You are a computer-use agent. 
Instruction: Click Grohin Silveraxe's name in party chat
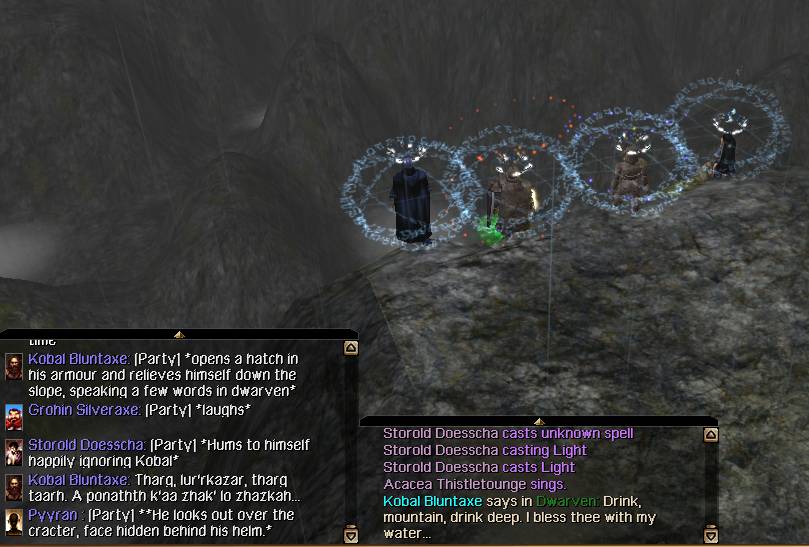[x=84, y=410]
